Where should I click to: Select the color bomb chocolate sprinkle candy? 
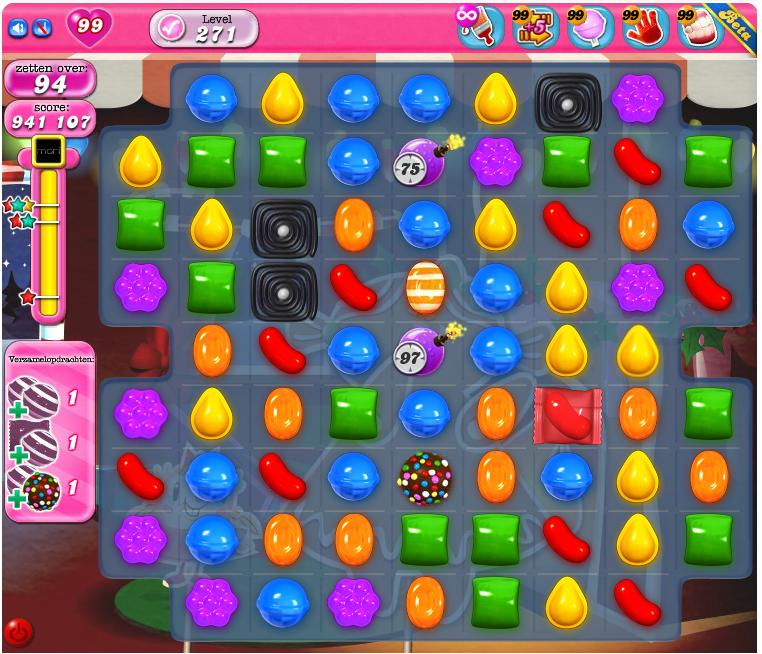tap(425, 478)
